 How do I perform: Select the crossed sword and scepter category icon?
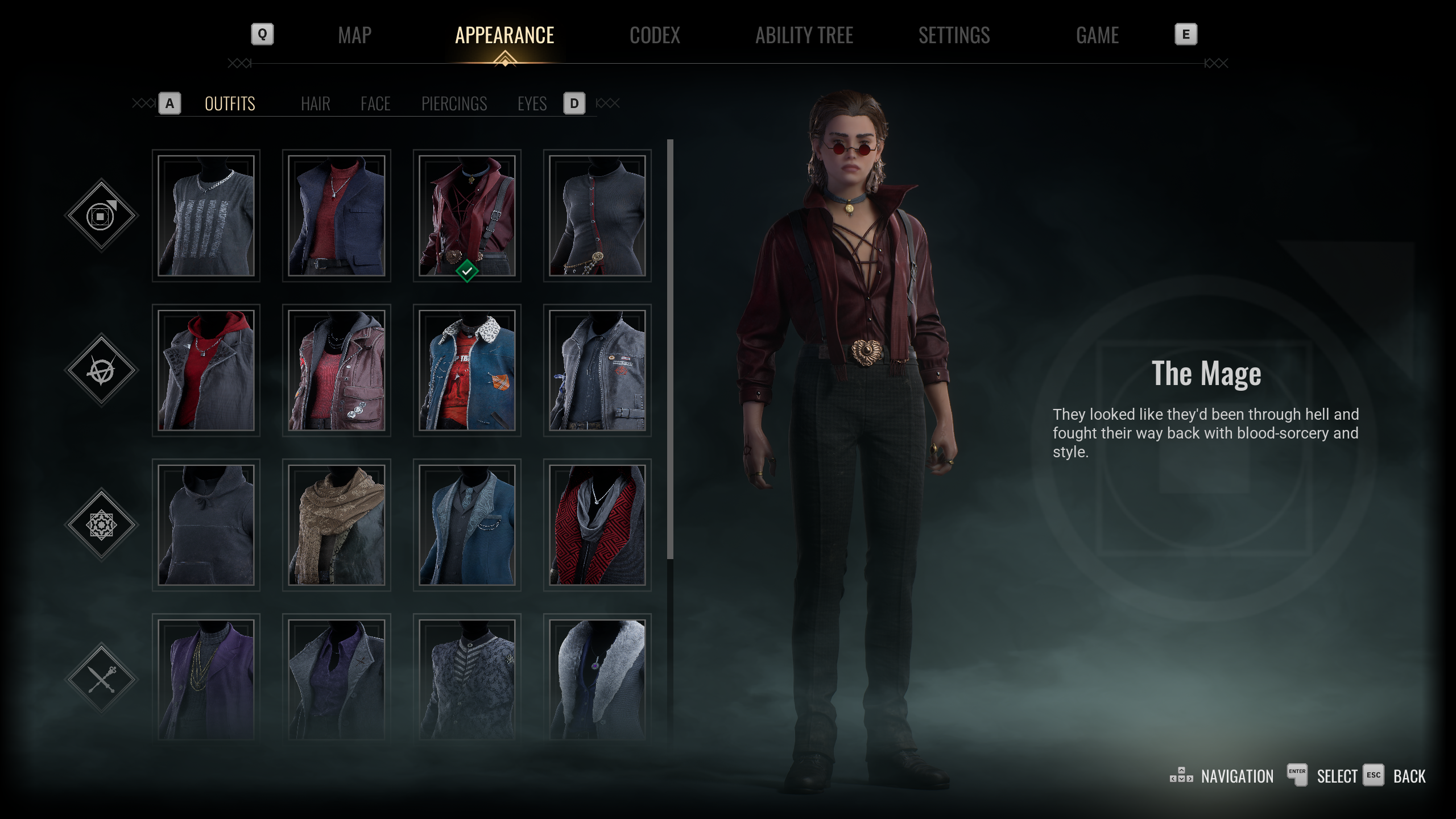[101, 679]
